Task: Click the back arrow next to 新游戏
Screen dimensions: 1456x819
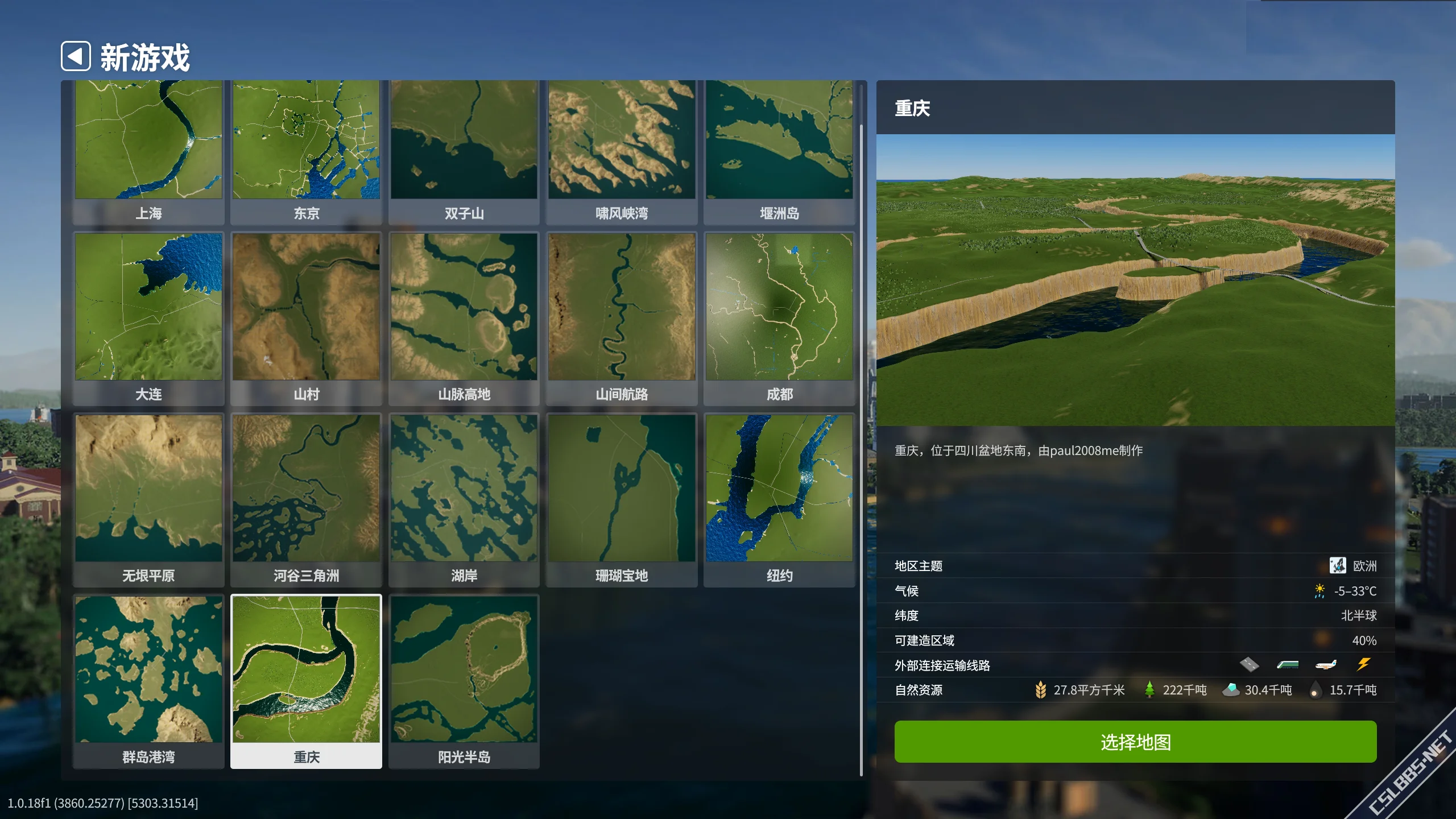Action: point(76,56)
